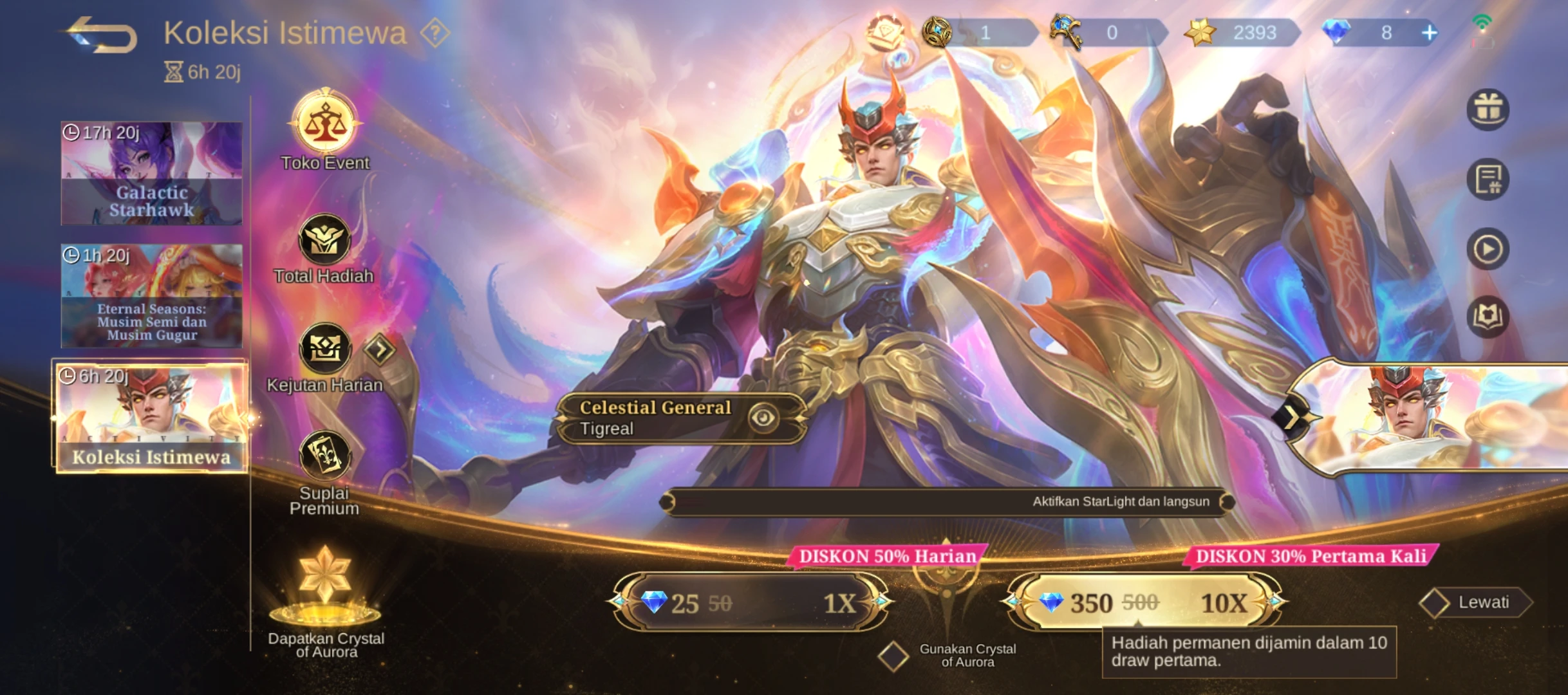Add diamonds with the plus button
Image resolution: width=1568 pixels, height=695 pixels.
pyautogui.click(x=1429, y=33)
